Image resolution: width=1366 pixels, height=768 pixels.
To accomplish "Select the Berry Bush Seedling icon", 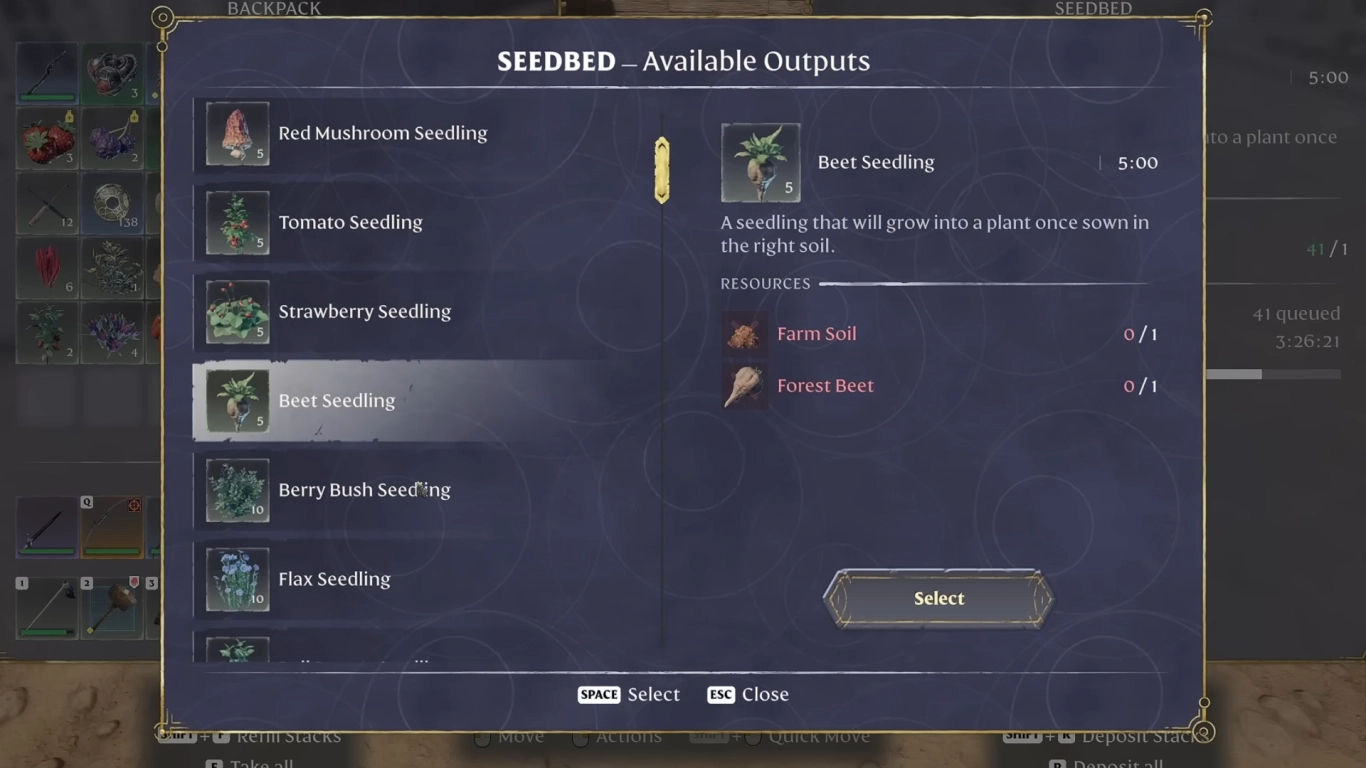I will [x=237, y=489].
